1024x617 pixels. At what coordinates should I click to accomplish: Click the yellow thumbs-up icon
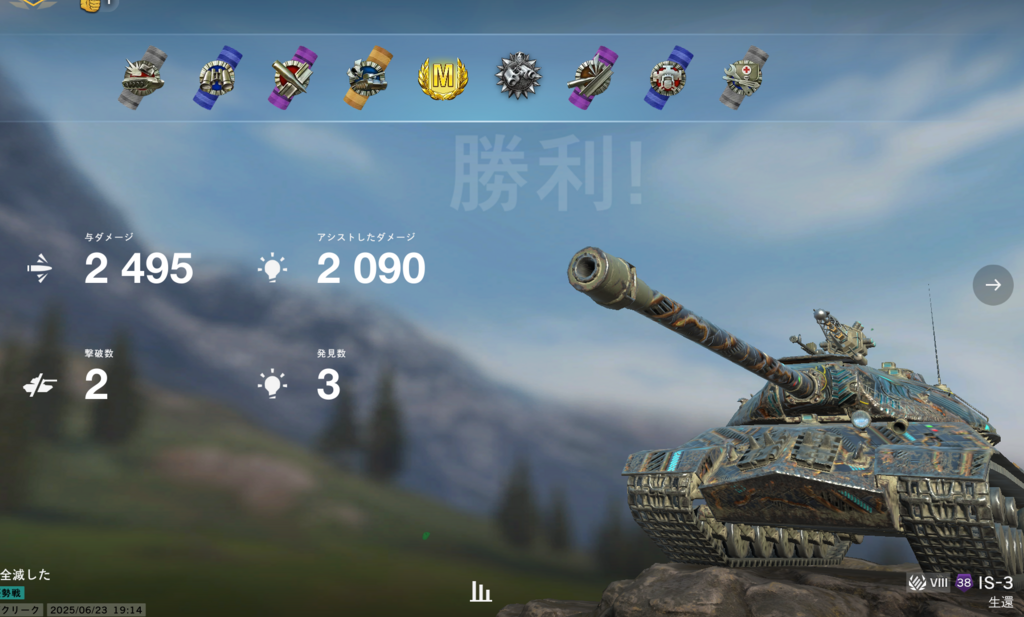click(91, 5)
